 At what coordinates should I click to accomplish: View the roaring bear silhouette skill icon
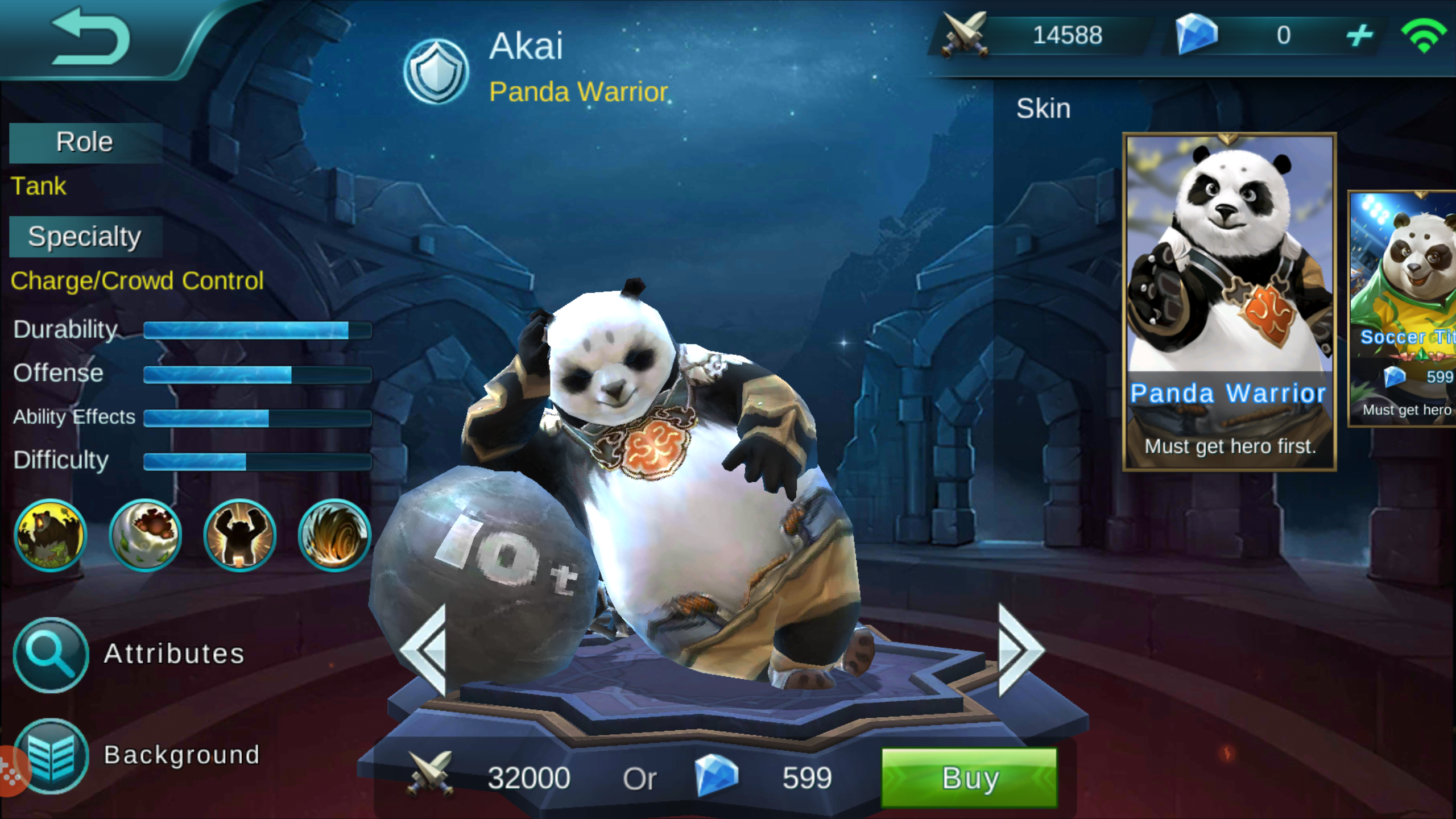240,535
